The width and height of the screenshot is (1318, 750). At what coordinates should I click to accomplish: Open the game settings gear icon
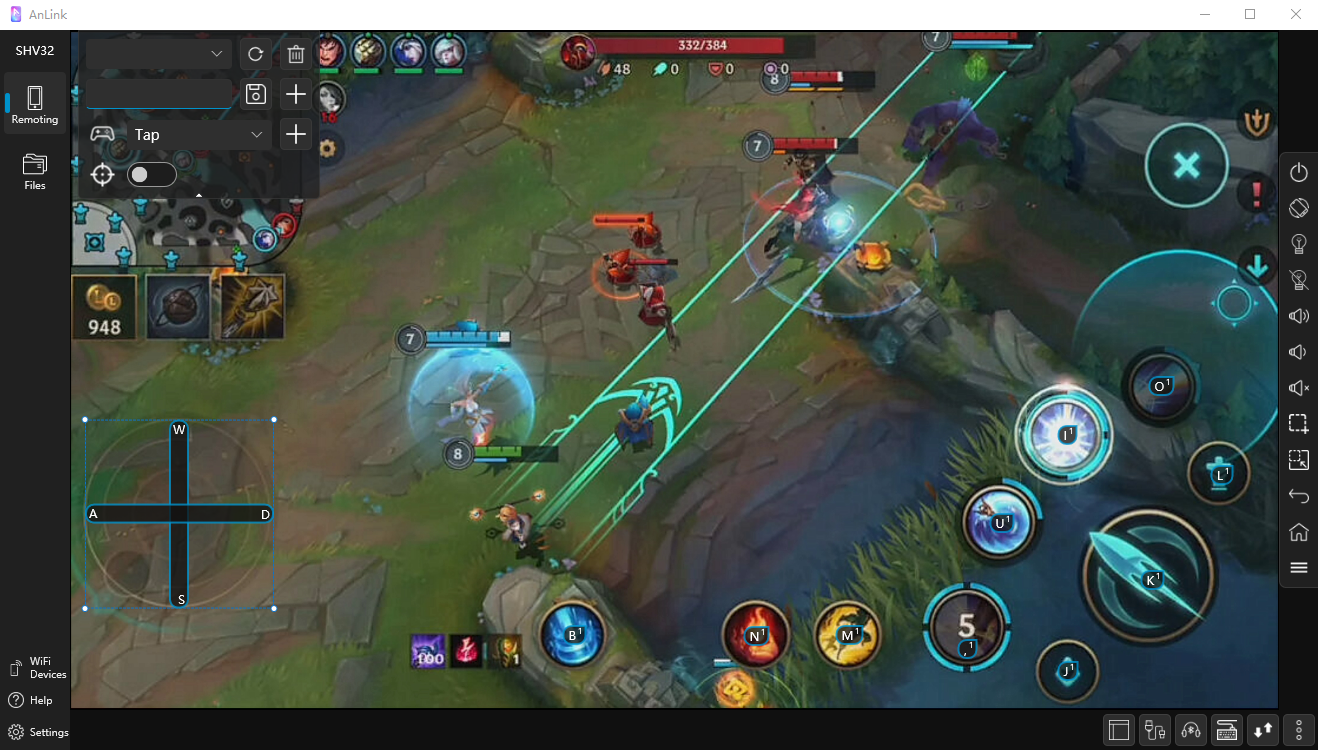326,149
